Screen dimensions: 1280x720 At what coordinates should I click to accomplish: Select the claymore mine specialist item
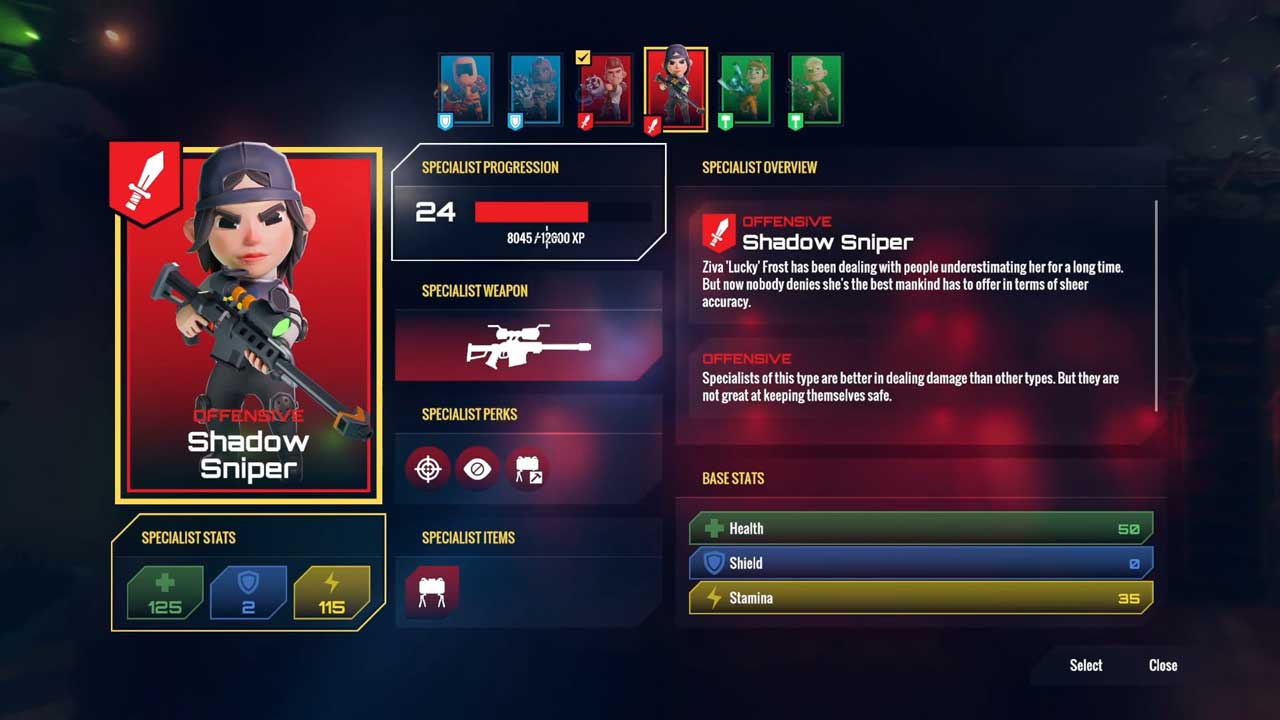(432, 590)
